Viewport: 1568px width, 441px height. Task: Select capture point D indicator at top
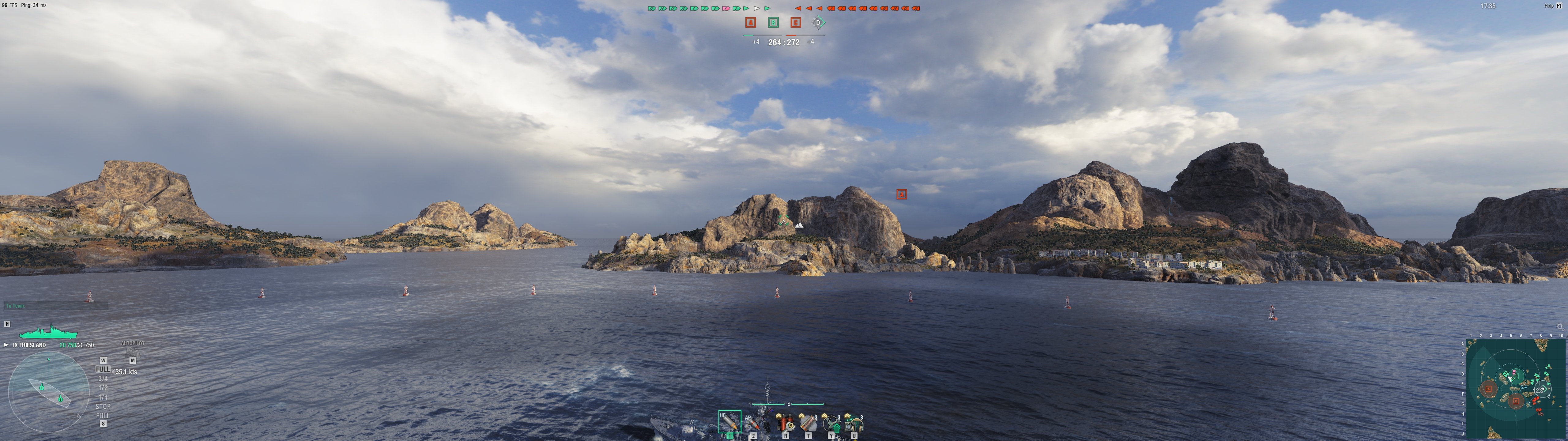tap(818, 23)
